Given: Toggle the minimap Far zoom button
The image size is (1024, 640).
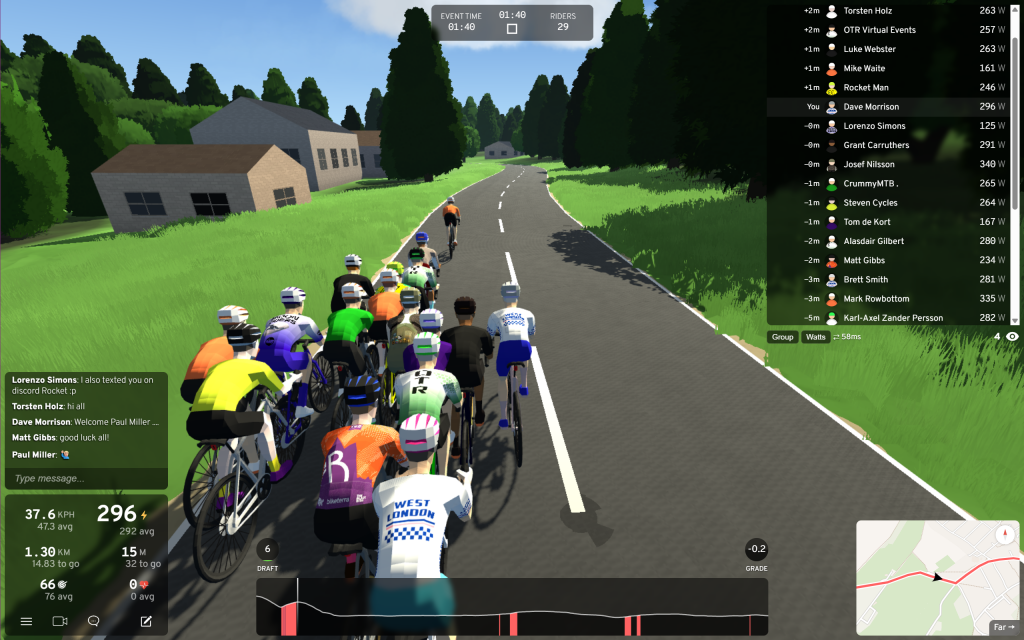Looking at the screenshot, I should click(x=1003, y=628).
